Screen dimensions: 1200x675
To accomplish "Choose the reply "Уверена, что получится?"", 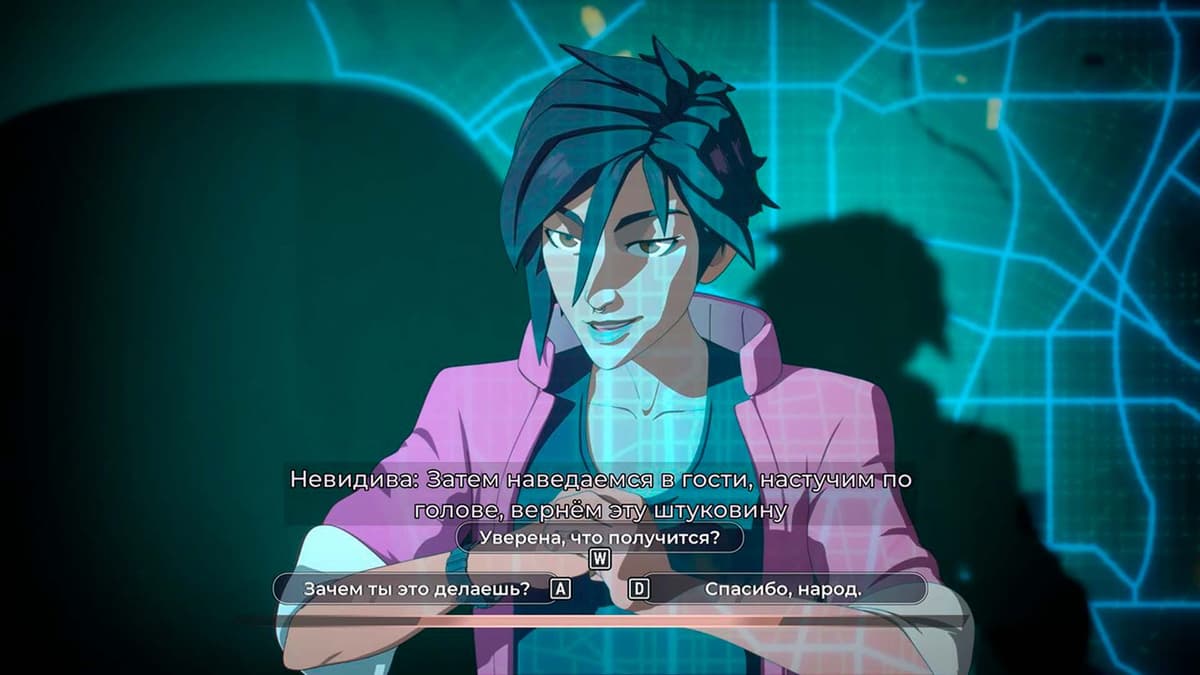I will 600,538.
